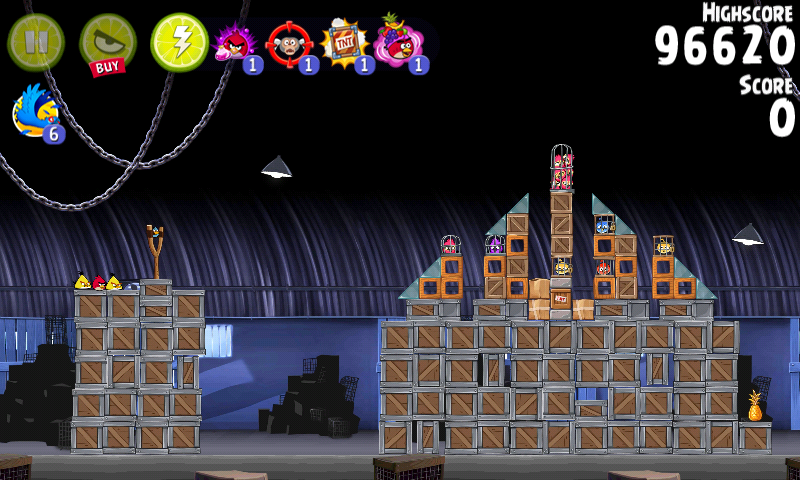Pause the game with the lime button
800x480 pixels.
(36, 42)
